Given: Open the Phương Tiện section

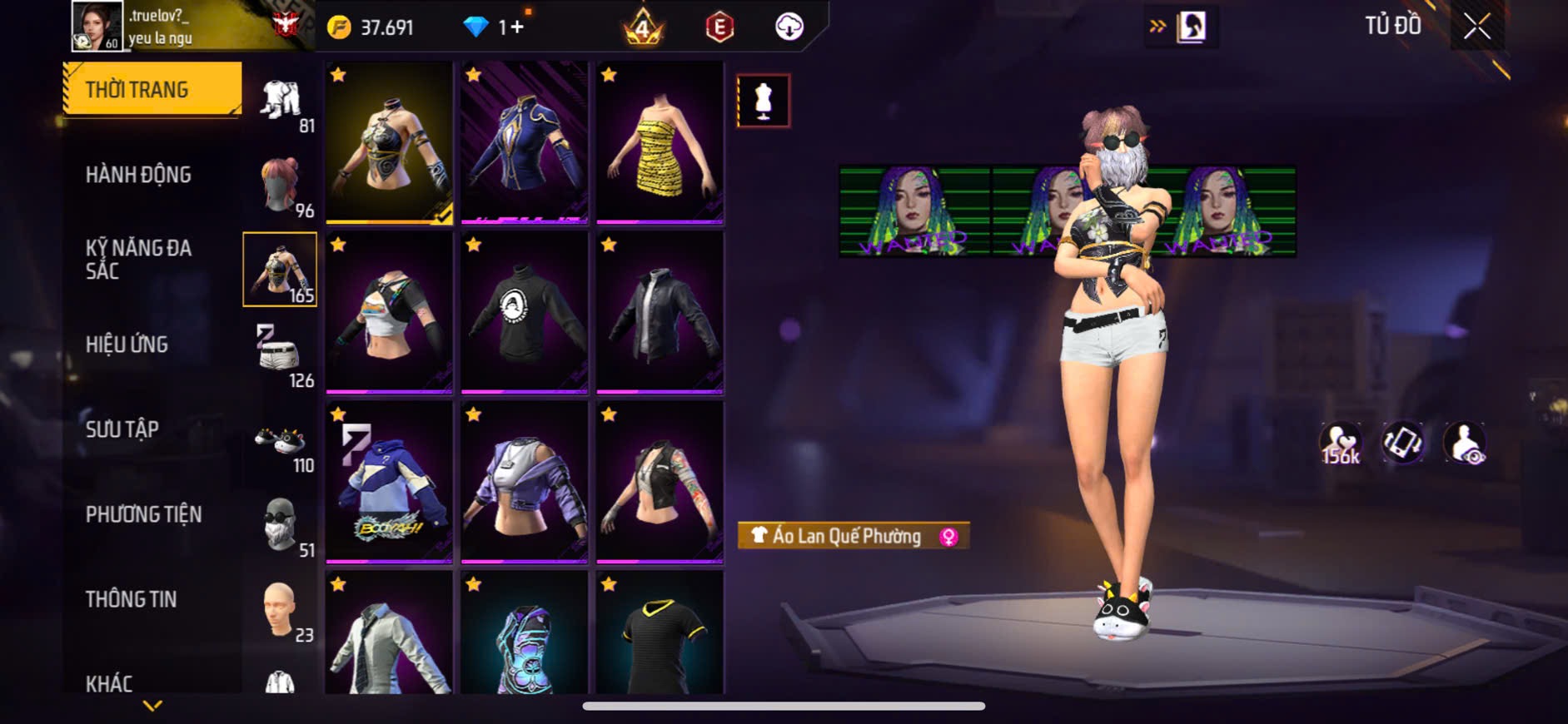Looking at the screenshot, I should pos(144,514).
